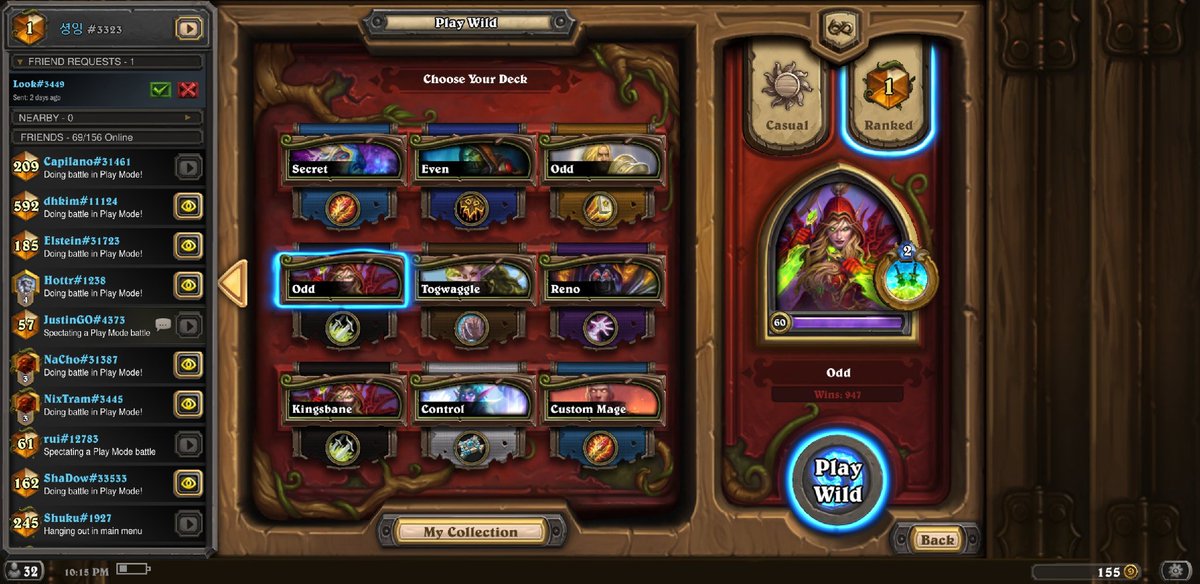This screenshot has height=584, width=1200.
Task: Show previous deck page with left arrow
Action: (232, 283)
